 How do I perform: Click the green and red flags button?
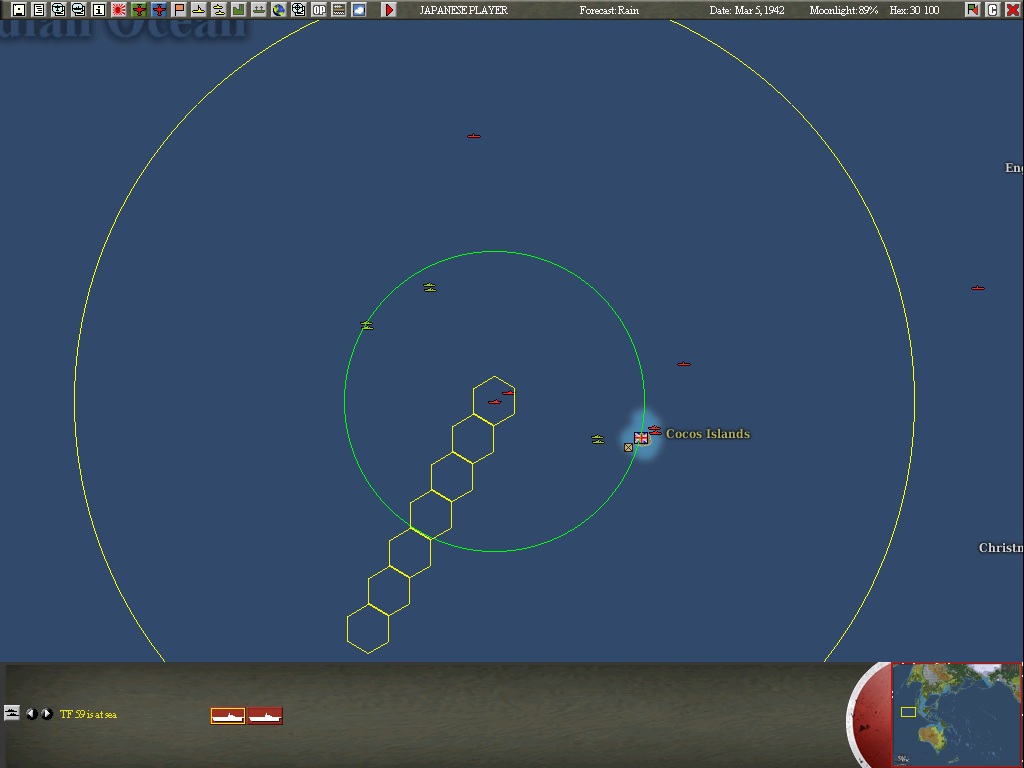tap(973, 10)
